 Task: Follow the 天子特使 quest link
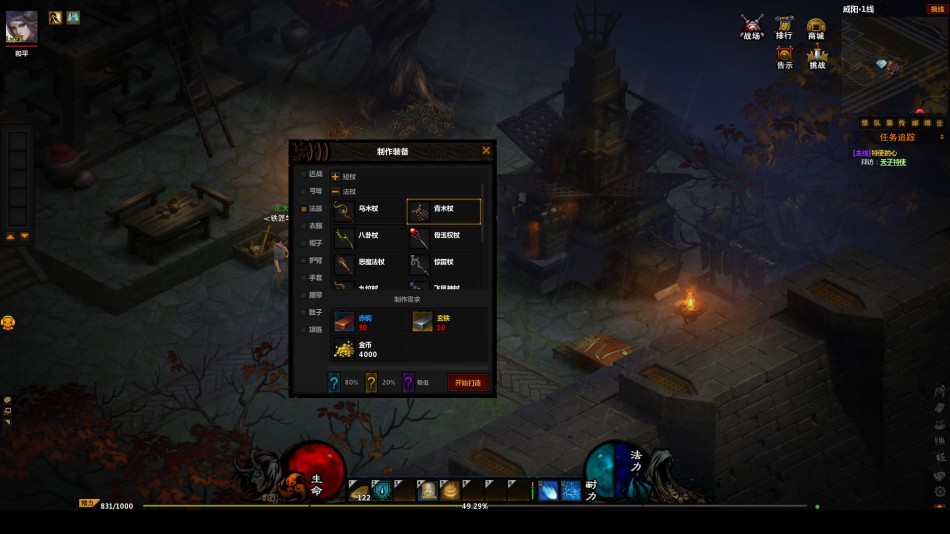(893, 162)
